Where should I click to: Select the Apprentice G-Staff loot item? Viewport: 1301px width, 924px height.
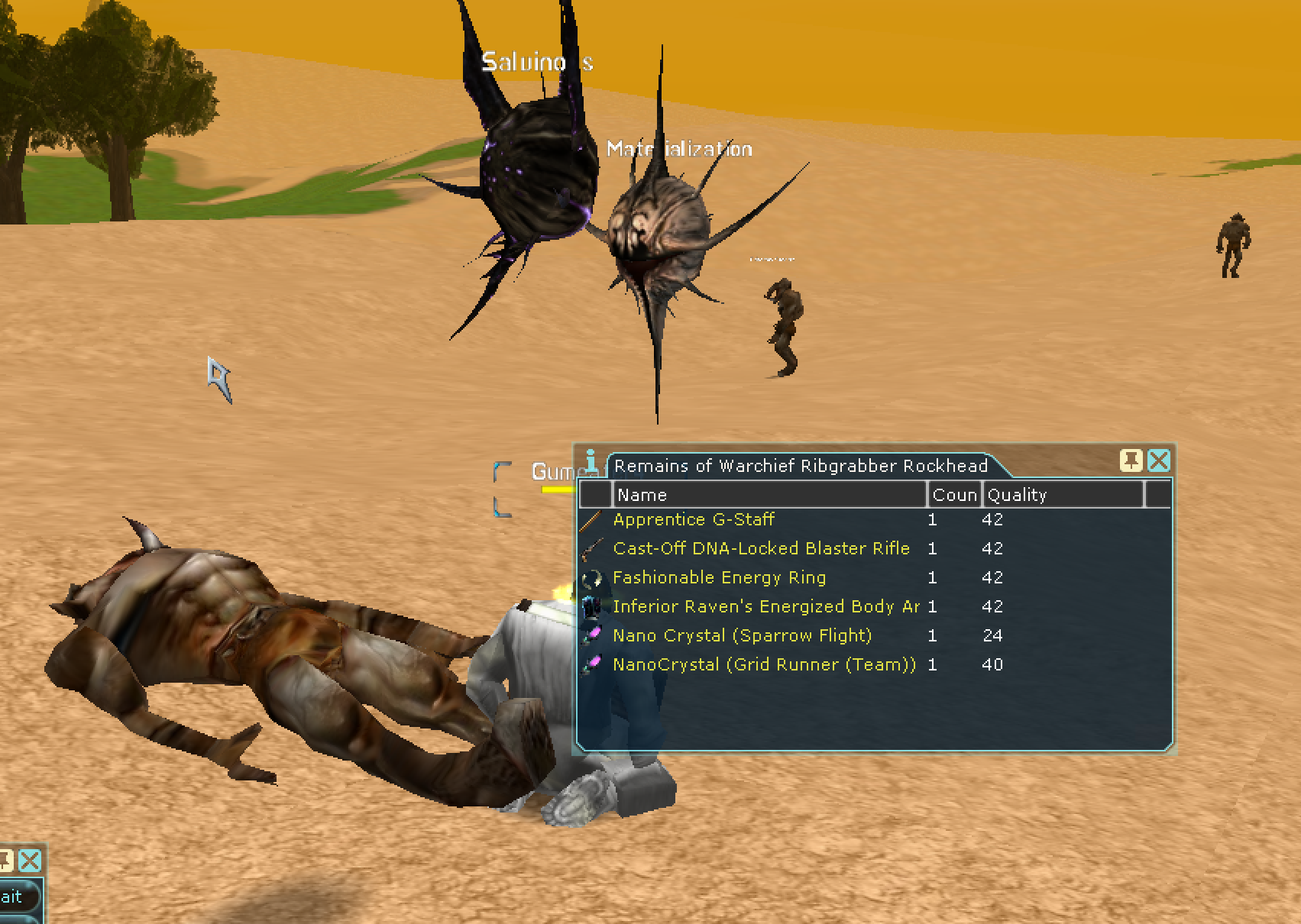694,520
